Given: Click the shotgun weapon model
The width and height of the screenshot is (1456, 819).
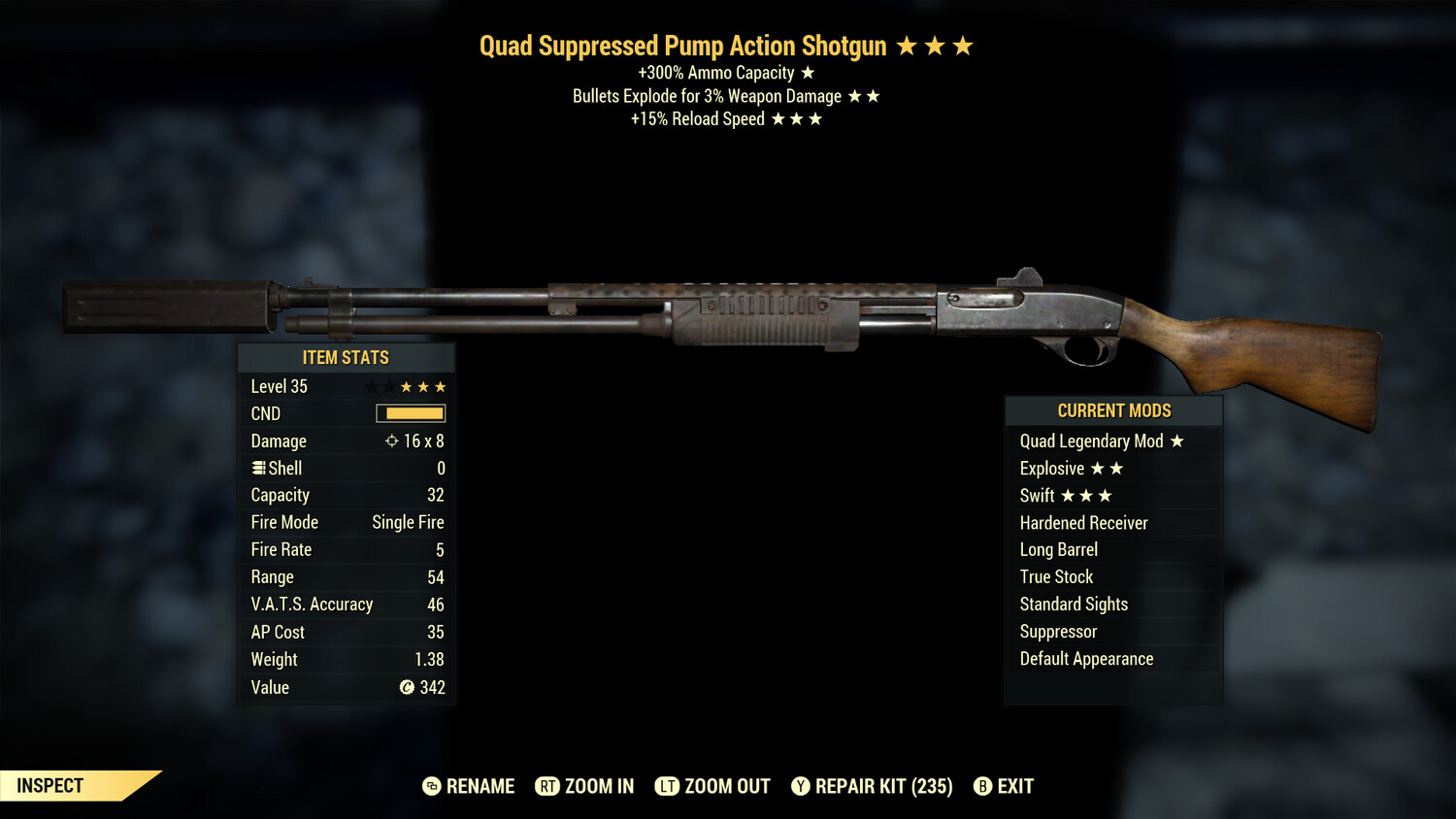Looking at the screenshot, I should click(728, 311).
